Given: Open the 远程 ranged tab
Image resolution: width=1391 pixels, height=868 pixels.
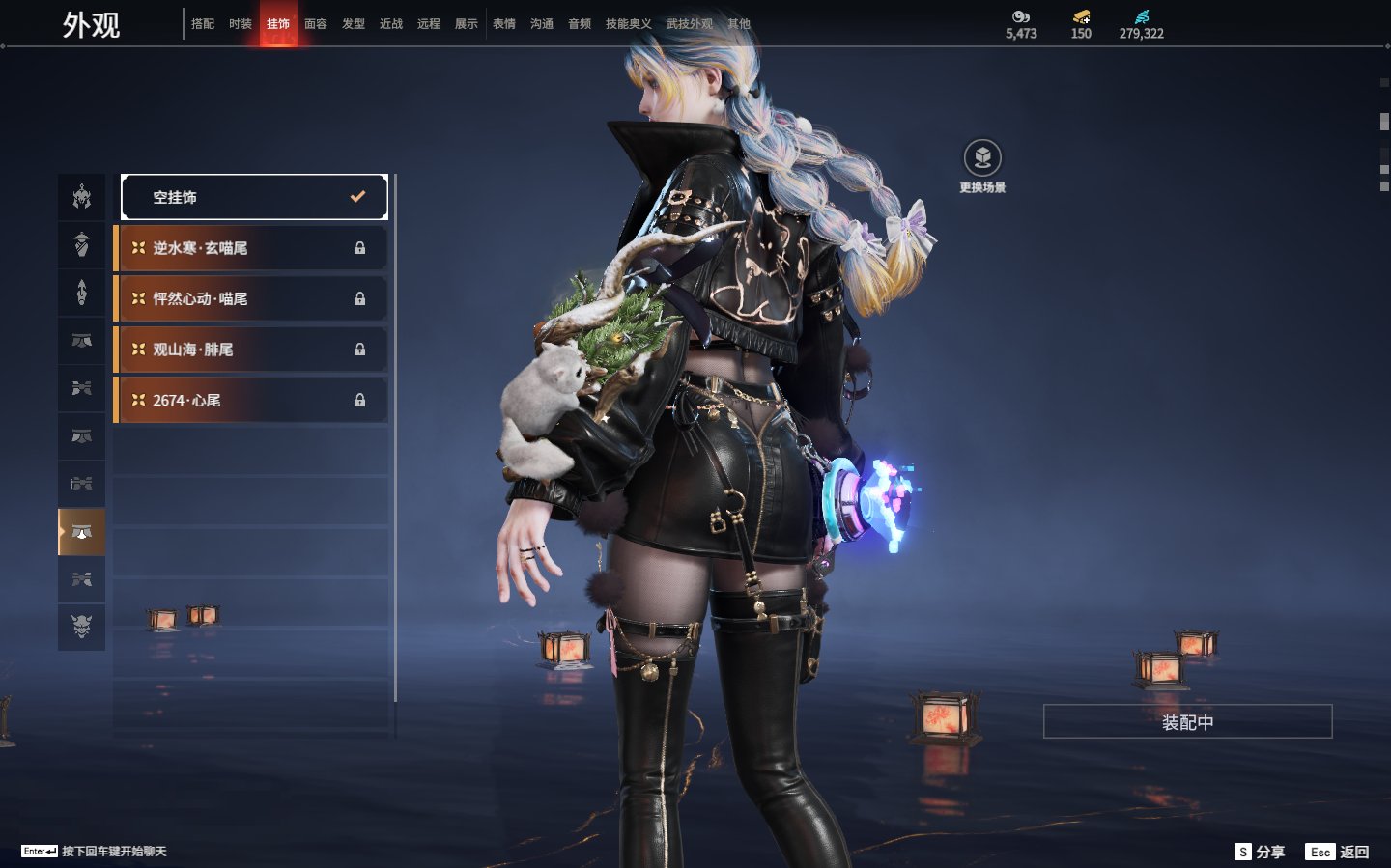Looking at the screenshot, I should tap(429, 24).
